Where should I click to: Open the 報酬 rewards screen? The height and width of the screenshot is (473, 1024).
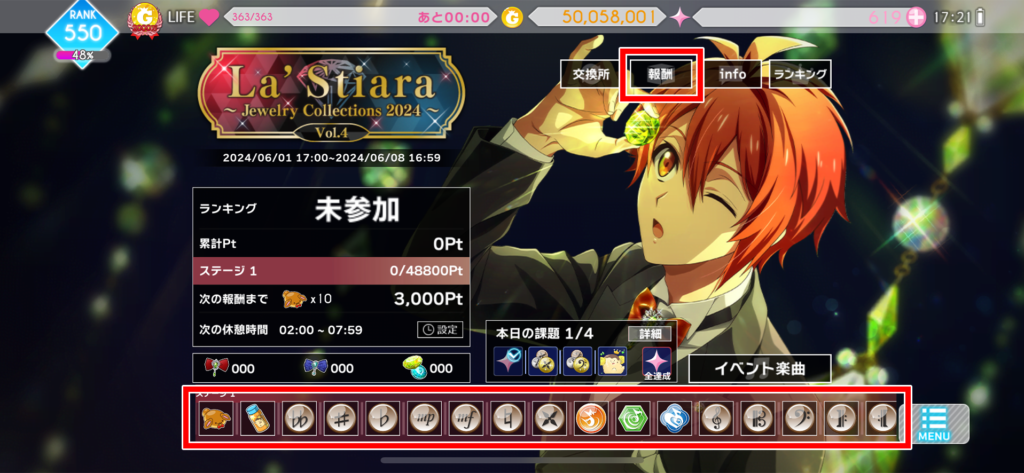tap(661, 75)
